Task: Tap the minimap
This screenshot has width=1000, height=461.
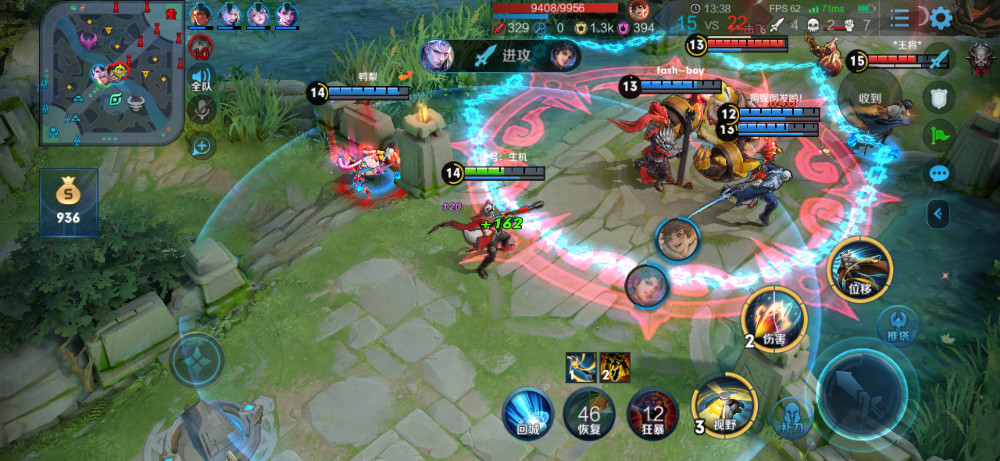Action: pyautogui.click(x=112, y=73)
